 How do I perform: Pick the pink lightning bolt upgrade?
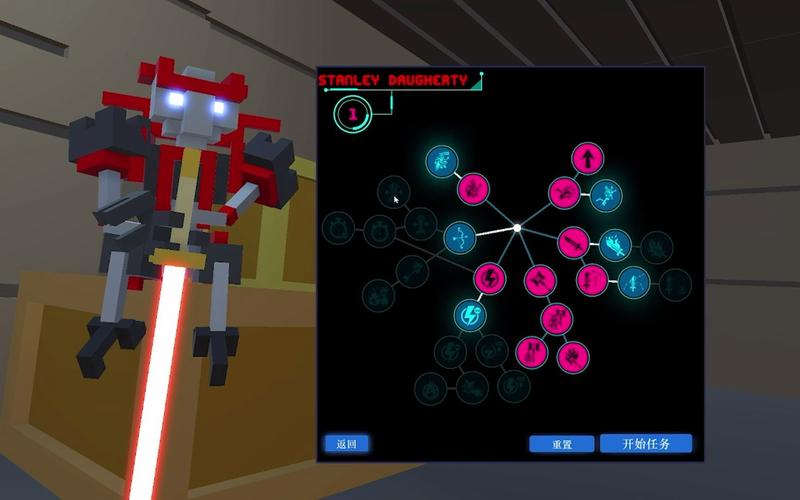click(x=490, y=278)
